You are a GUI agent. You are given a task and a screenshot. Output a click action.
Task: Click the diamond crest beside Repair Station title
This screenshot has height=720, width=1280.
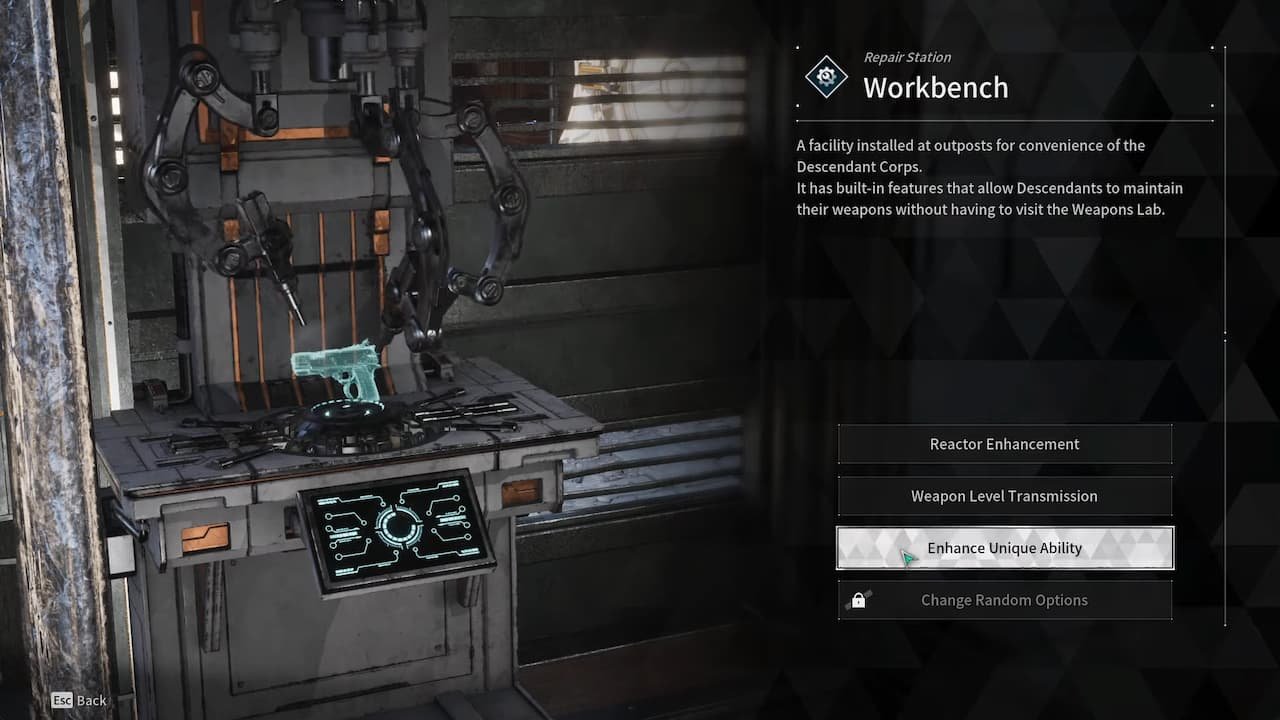[826, 75]
